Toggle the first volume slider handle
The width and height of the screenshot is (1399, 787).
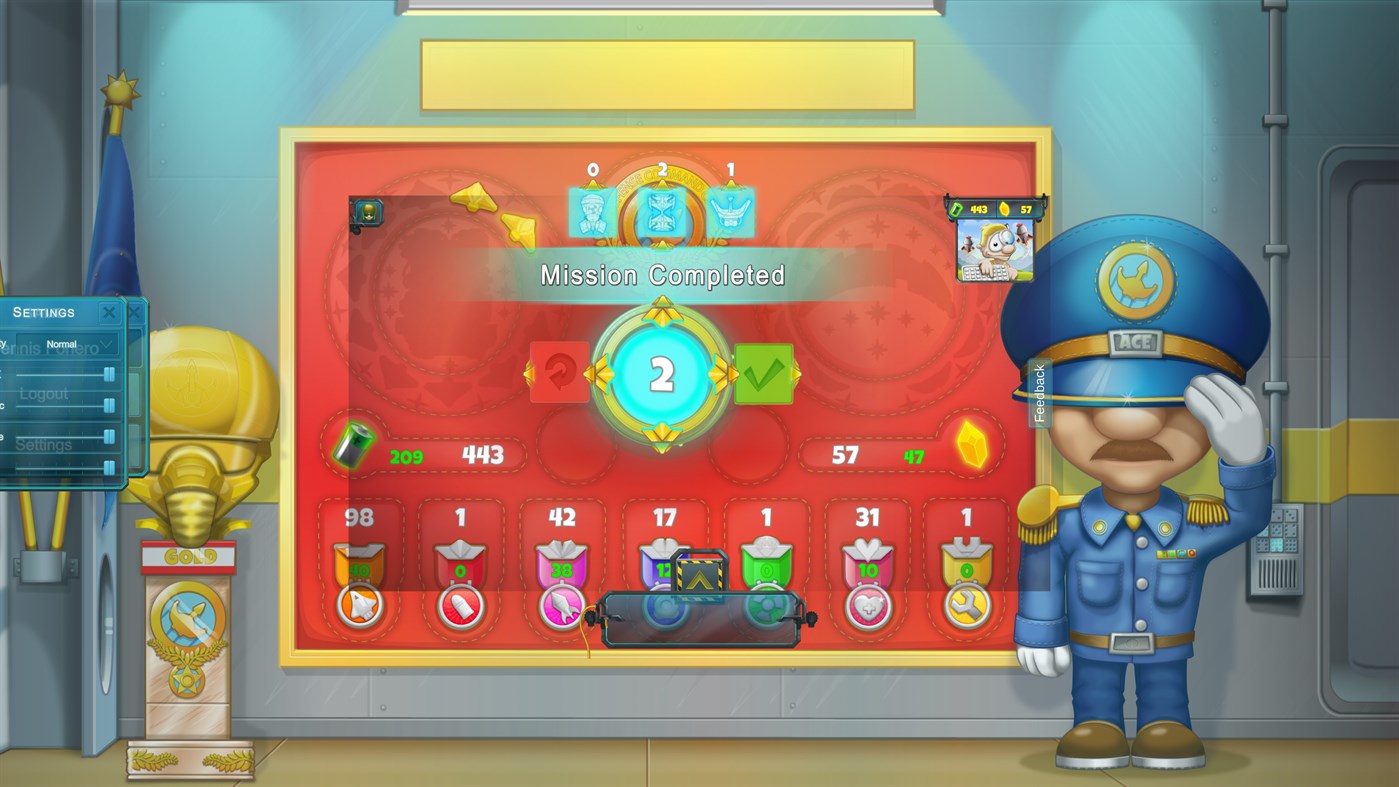coord(110,372)
